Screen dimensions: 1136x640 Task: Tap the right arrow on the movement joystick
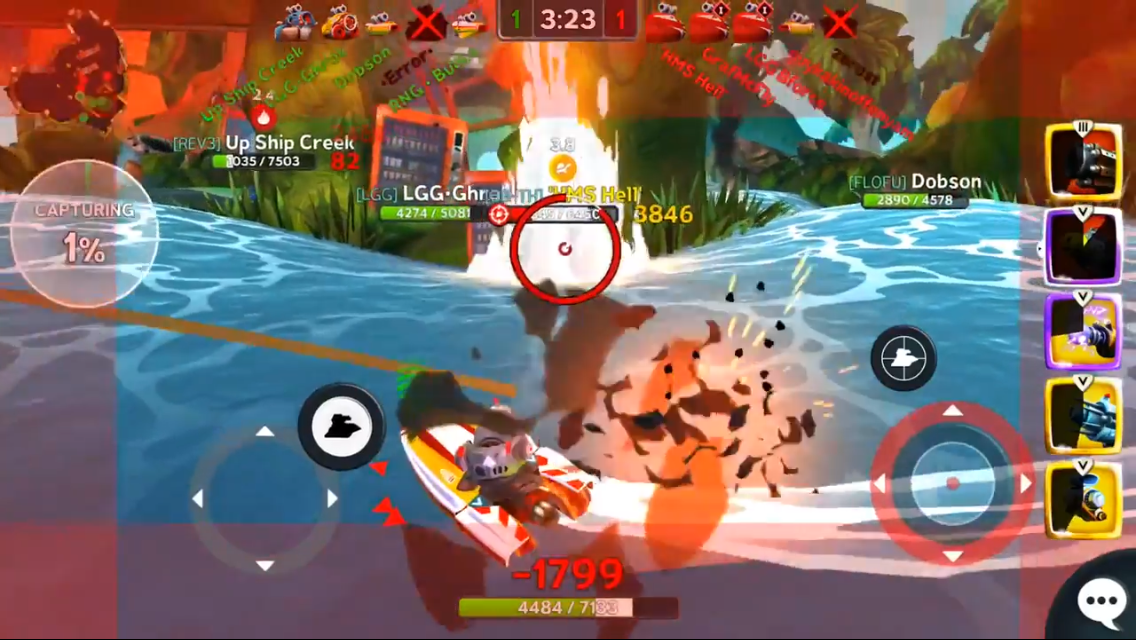click(x=332, y=498)
